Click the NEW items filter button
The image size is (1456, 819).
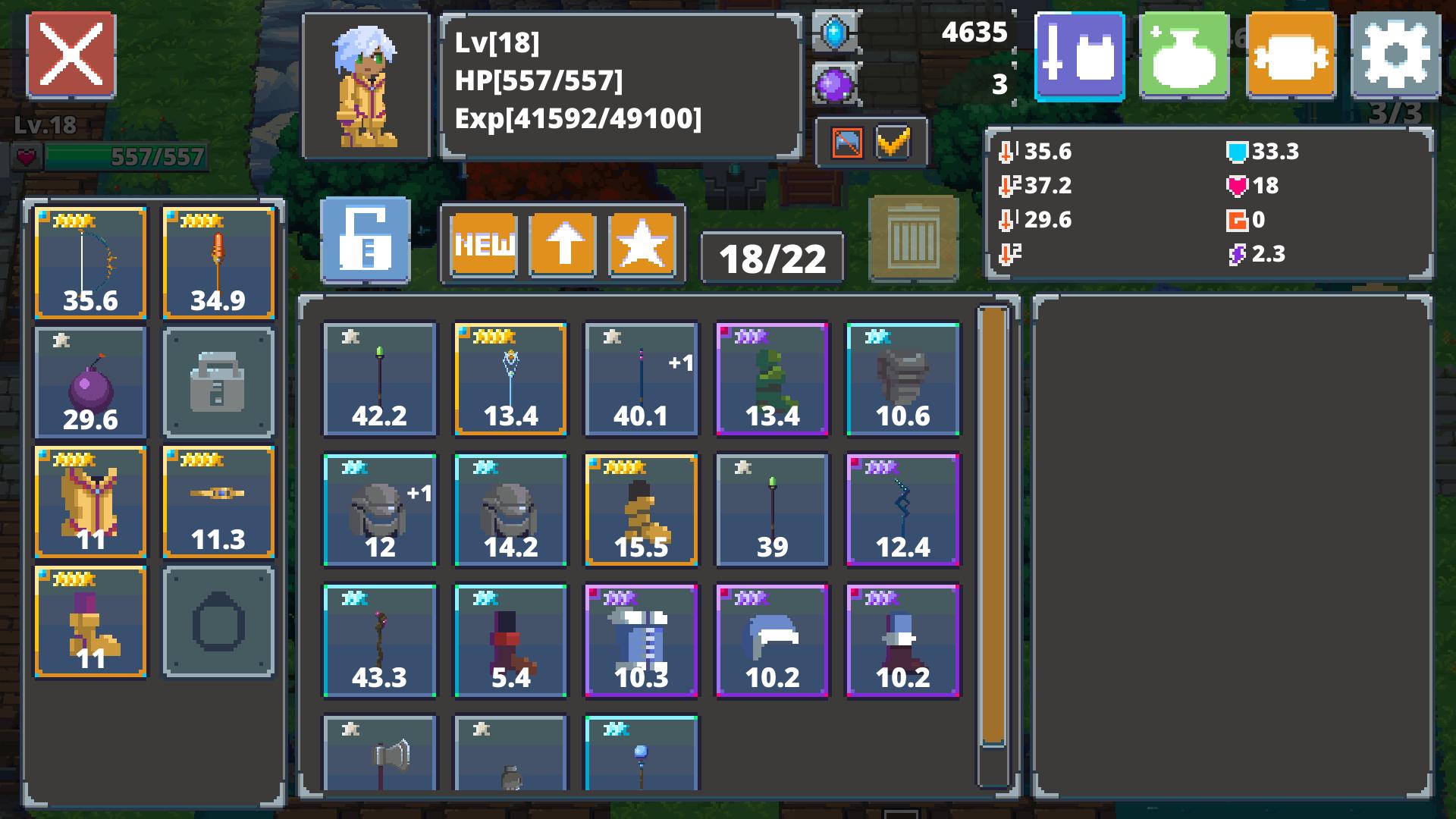(484, 244)
